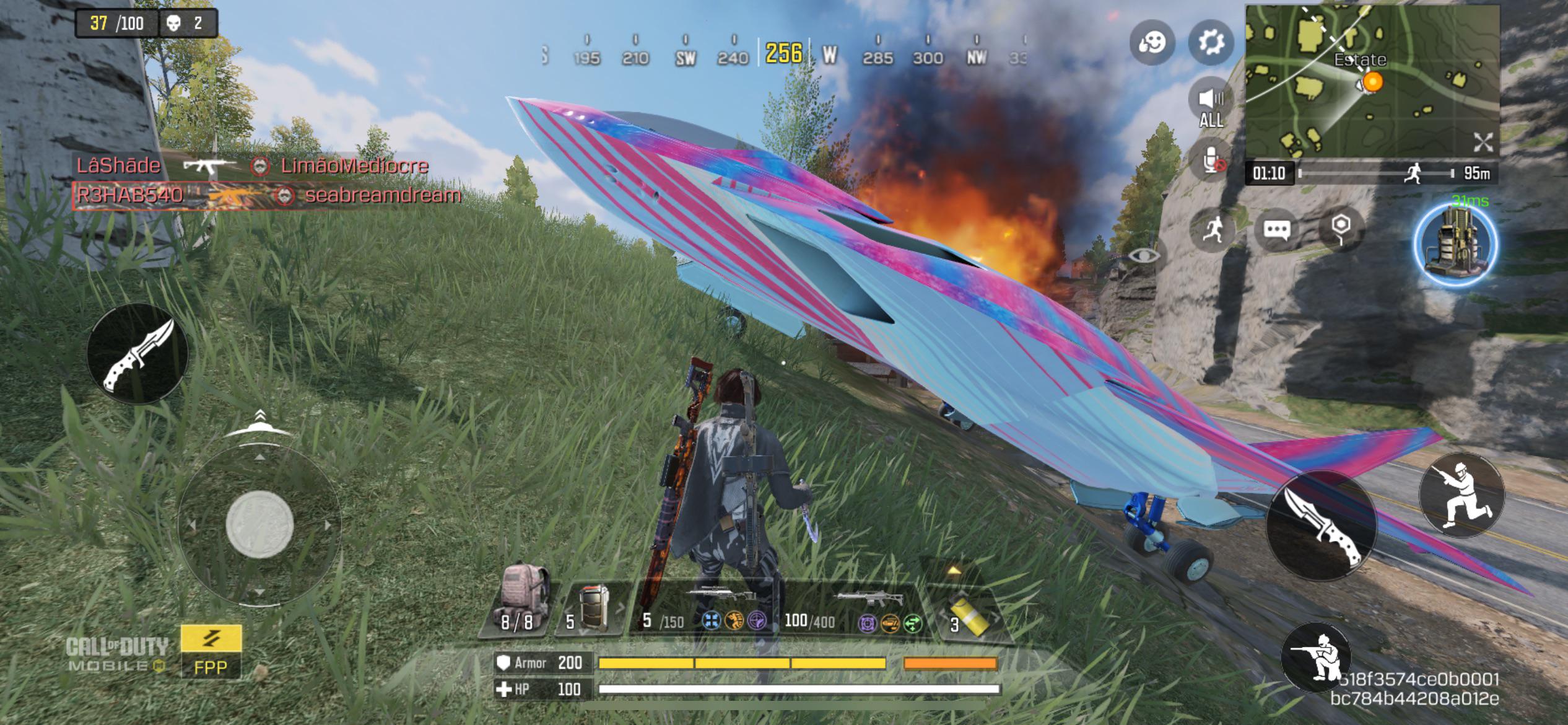Toggle auto-sprint running man icon
1568x725 pixels.
pos(1213,231)
